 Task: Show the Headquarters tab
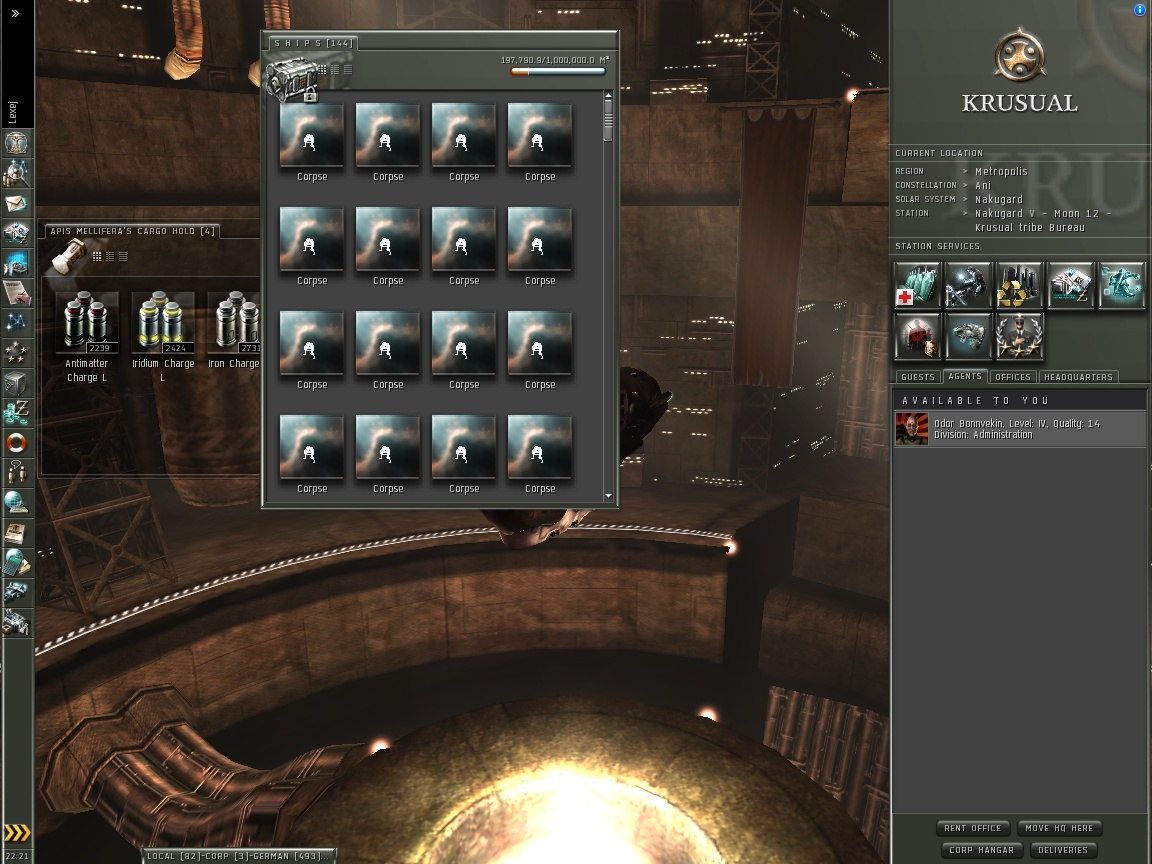tap(1078, 377)
